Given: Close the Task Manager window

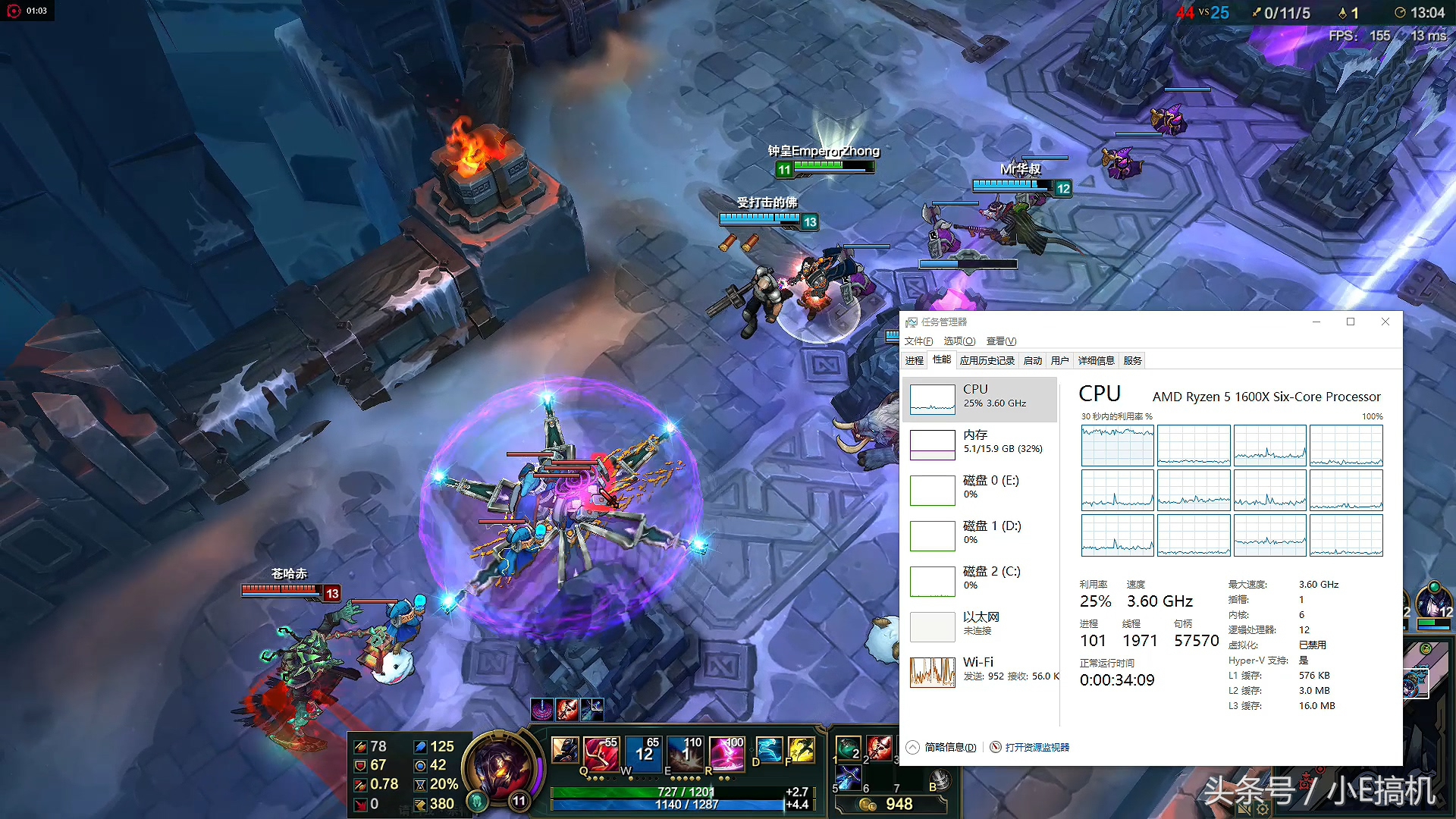Looking at the screenshot, I should pos(1385,322).
